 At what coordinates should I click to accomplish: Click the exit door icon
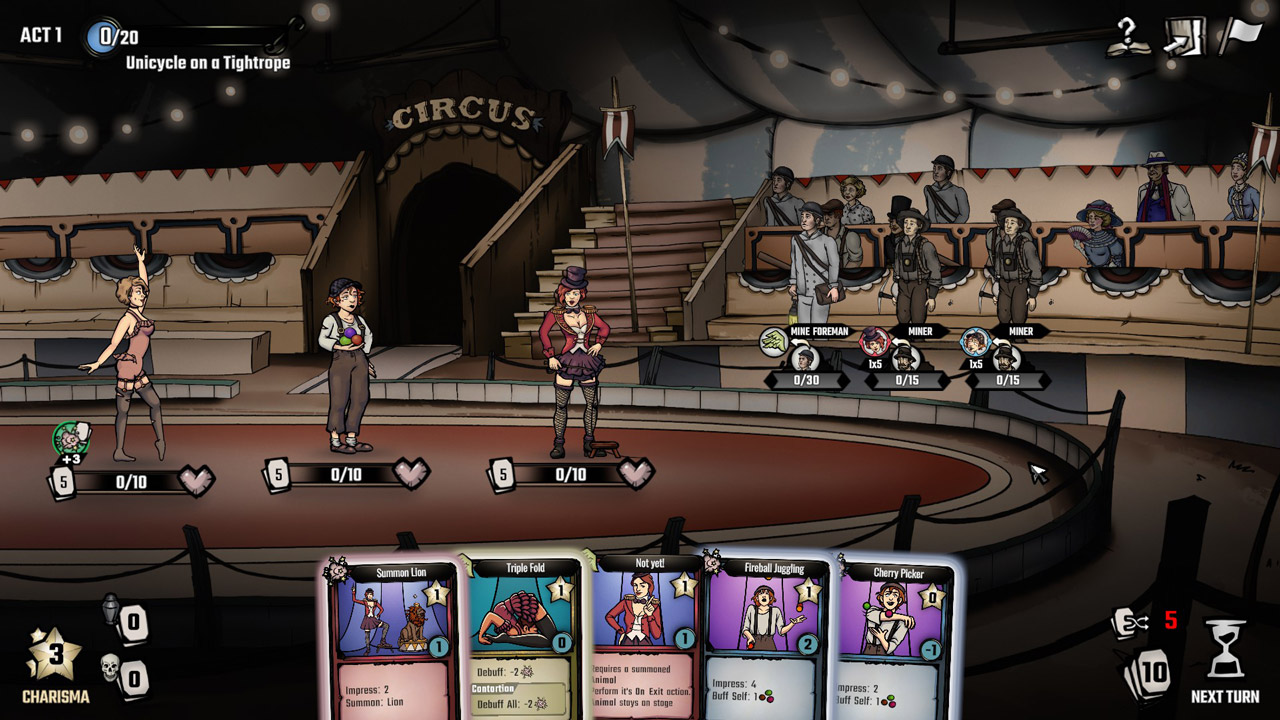[x=1182, y=38]
